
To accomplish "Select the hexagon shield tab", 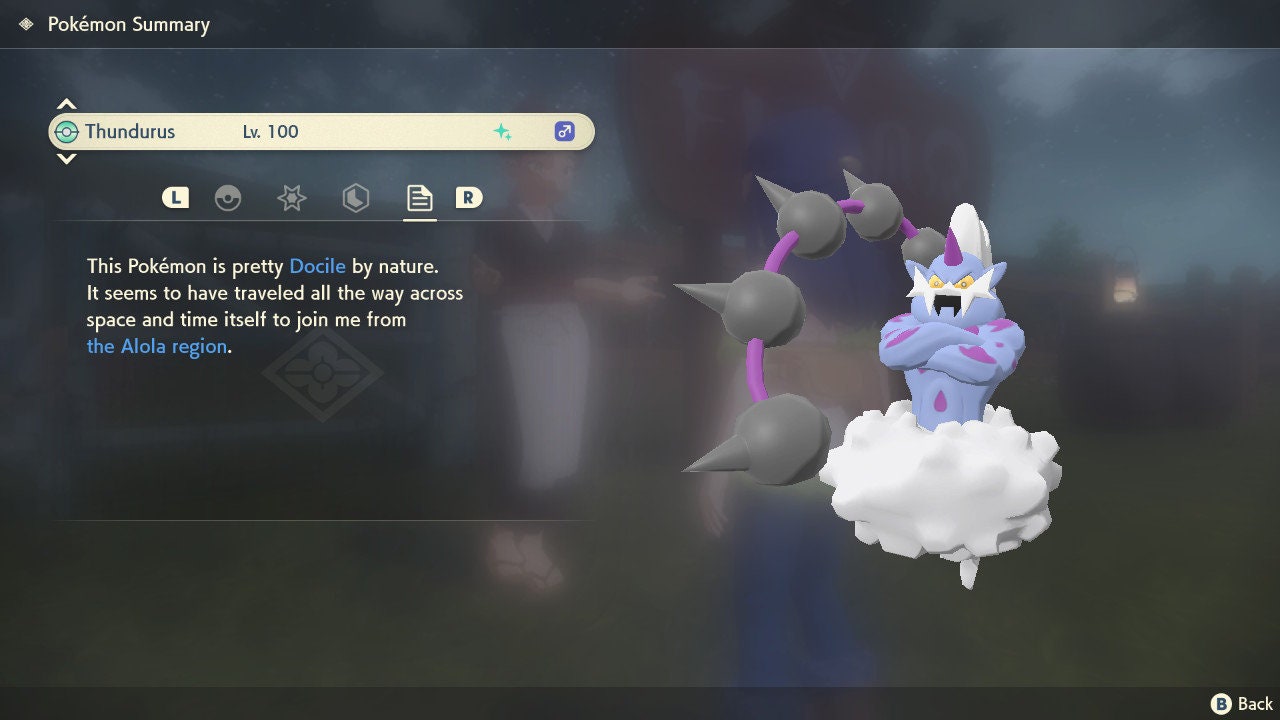I will point(355,198).
